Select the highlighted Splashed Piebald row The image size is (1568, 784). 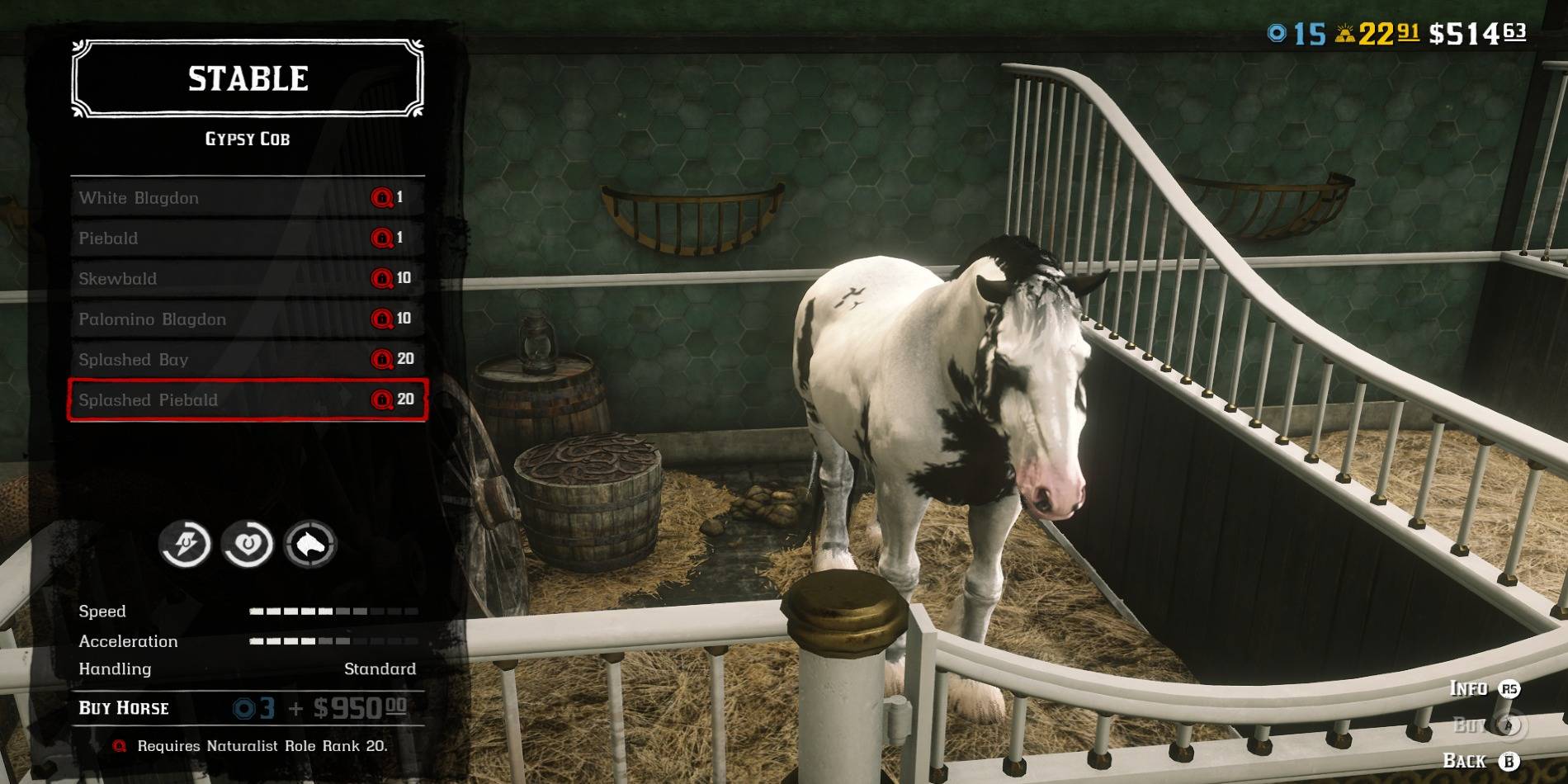247,400
